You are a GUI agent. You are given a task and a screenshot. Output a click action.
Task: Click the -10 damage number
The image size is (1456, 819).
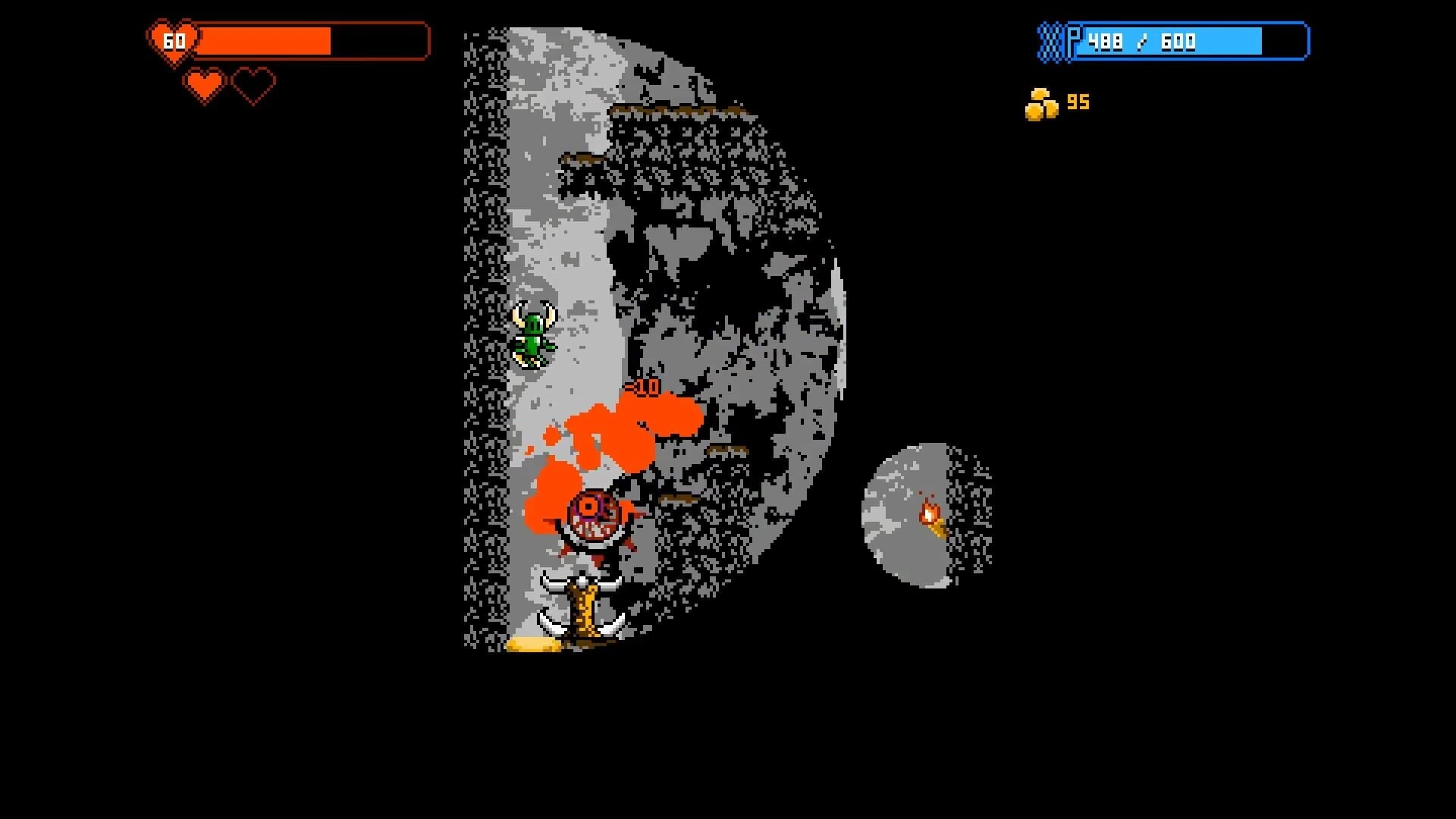(641, 388)
